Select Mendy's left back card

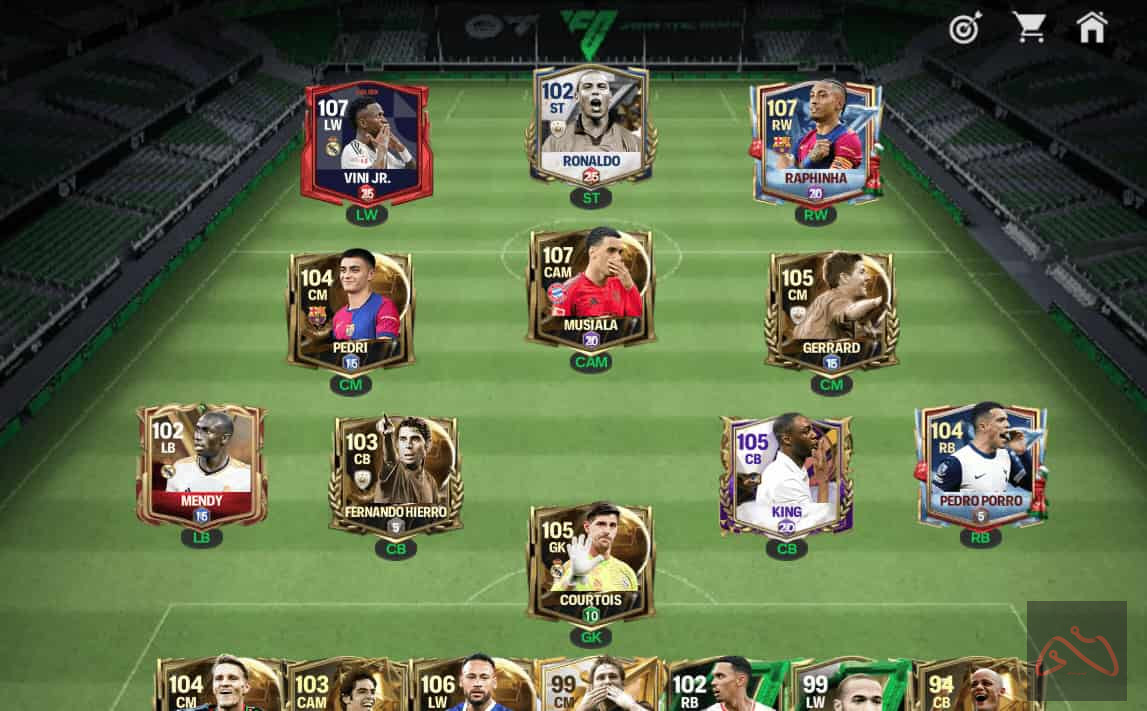coord(201,464)
